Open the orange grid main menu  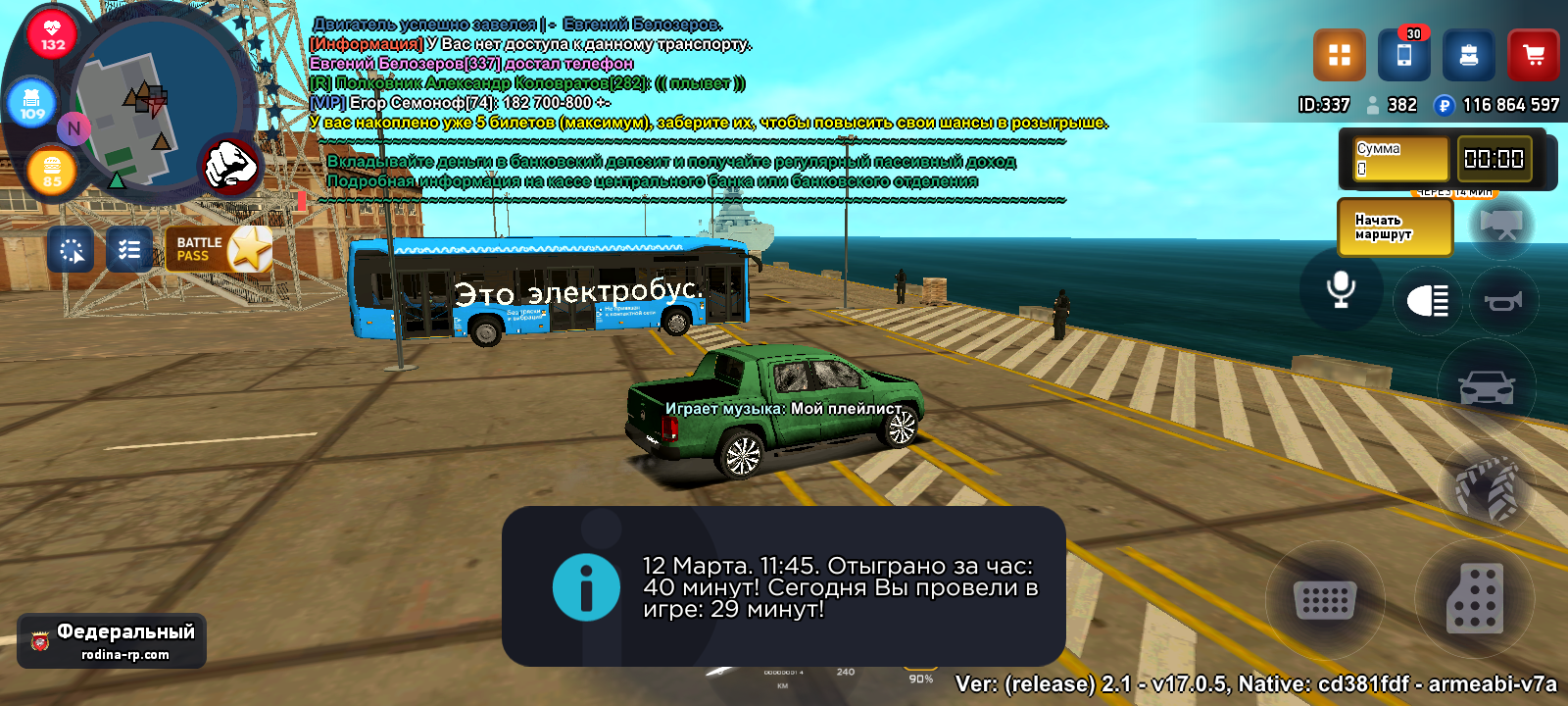tap(1339, 55)
